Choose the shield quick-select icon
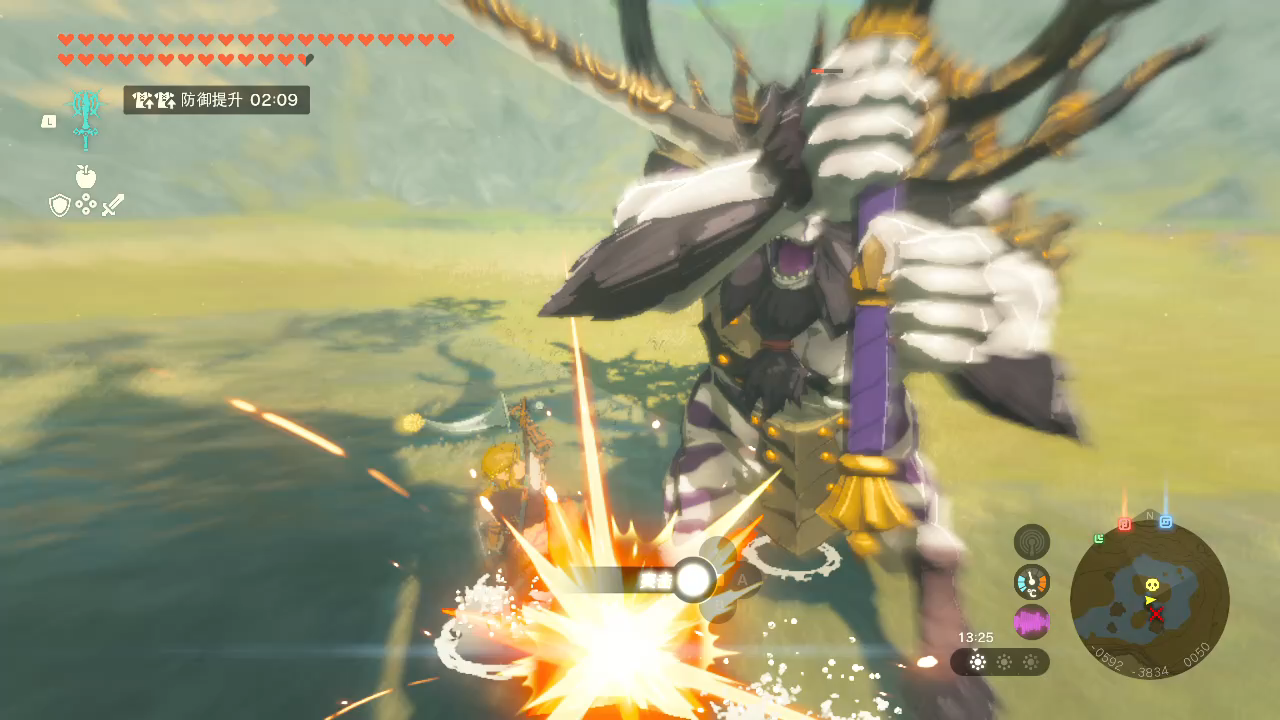This screenshot has height=720, width=1280. coord(59,205)
